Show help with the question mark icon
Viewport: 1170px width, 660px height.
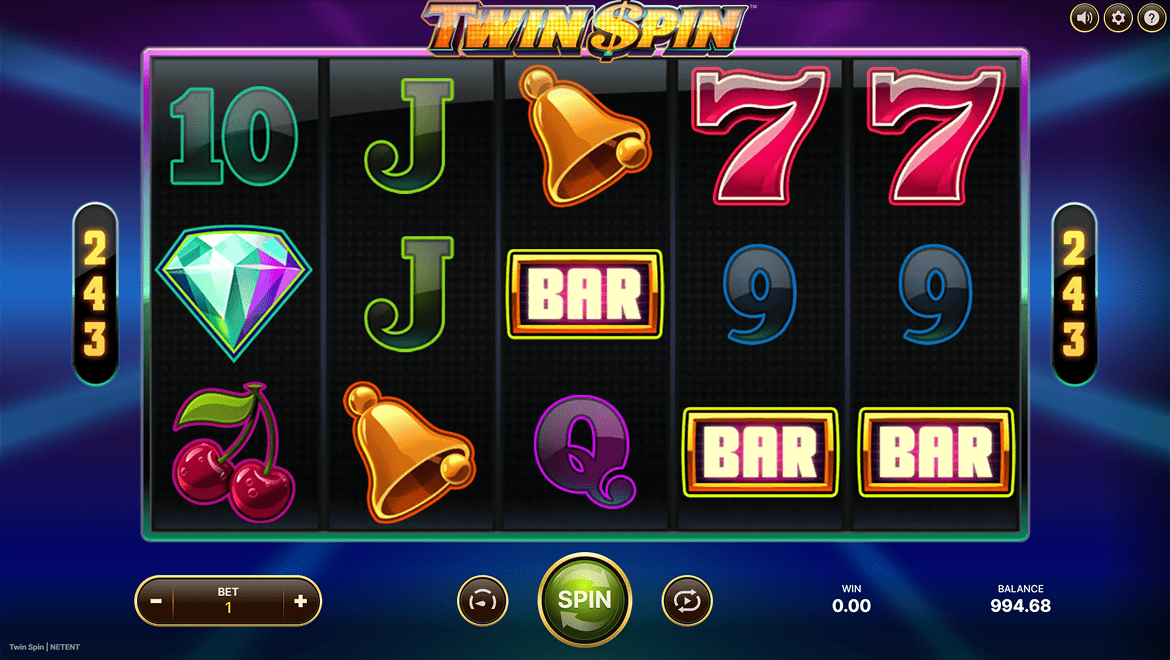click(1151, 17)
